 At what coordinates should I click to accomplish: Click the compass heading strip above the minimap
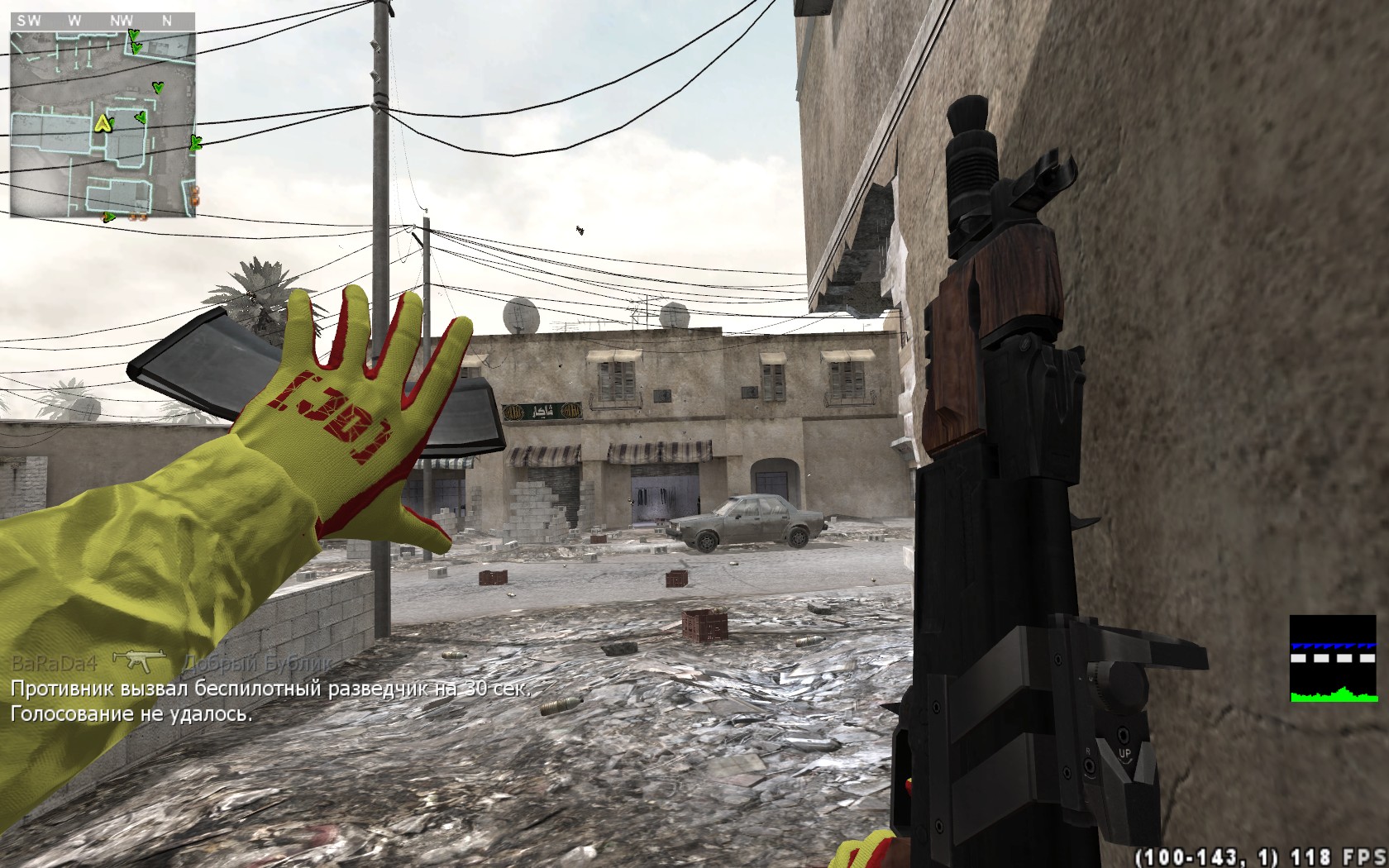(x=103, y=21)
